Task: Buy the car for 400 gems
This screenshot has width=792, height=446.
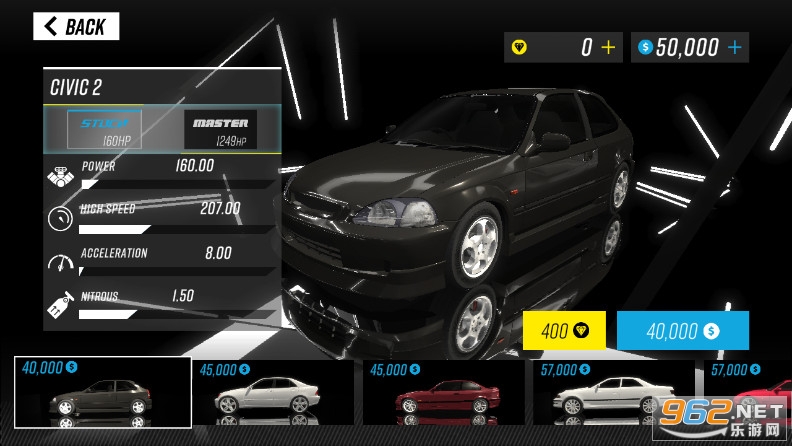Action: click(565, 330)
